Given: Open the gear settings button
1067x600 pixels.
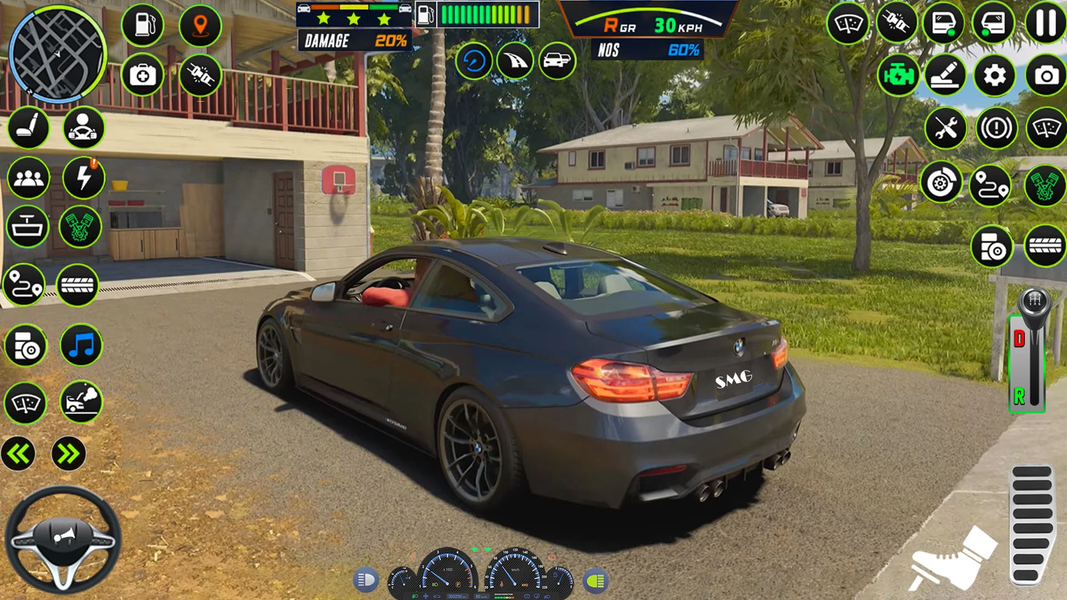Looking at the screenshot, I should [x=994, y=76].
